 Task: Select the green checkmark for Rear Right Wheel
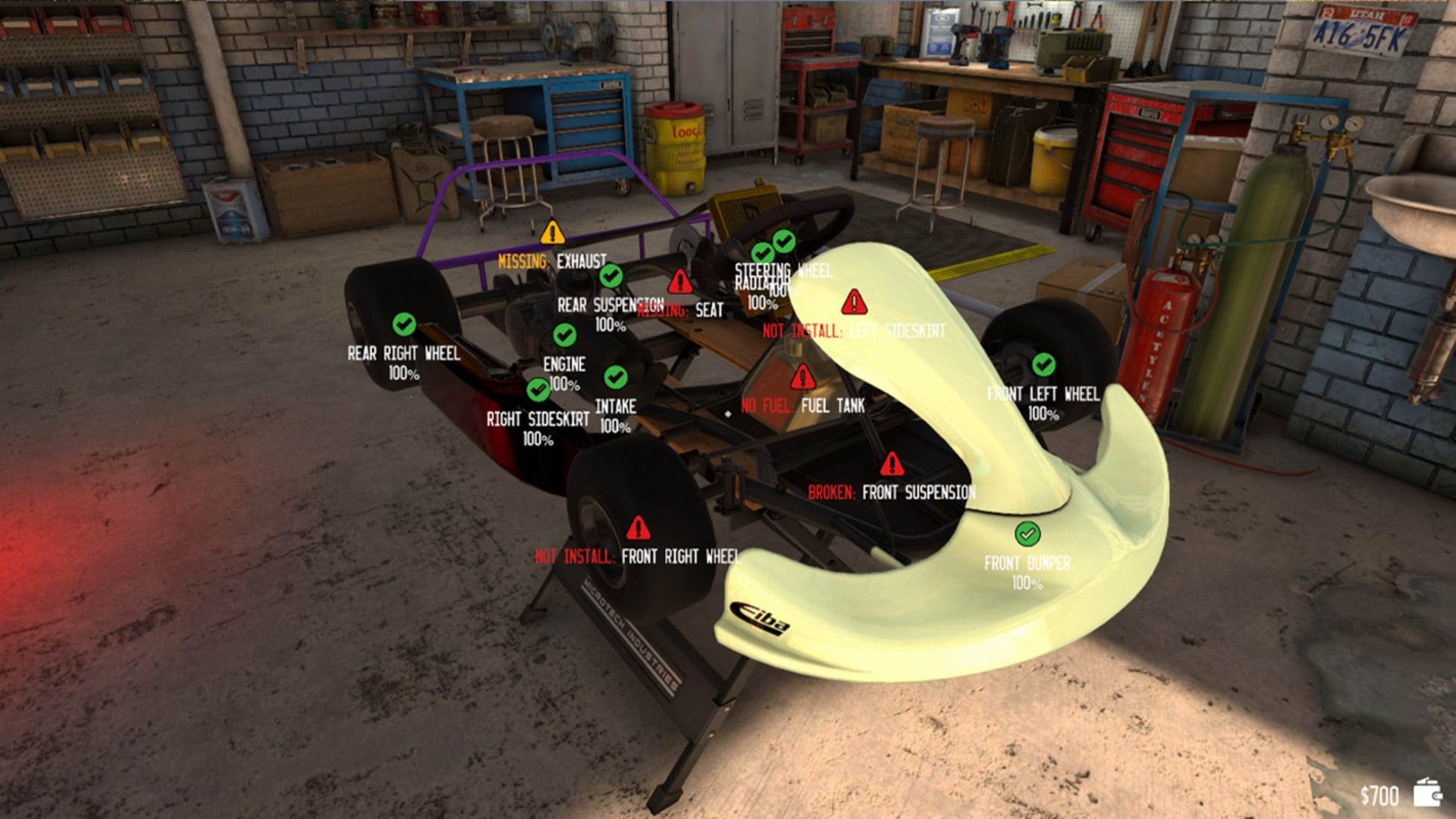click(402, 325)
